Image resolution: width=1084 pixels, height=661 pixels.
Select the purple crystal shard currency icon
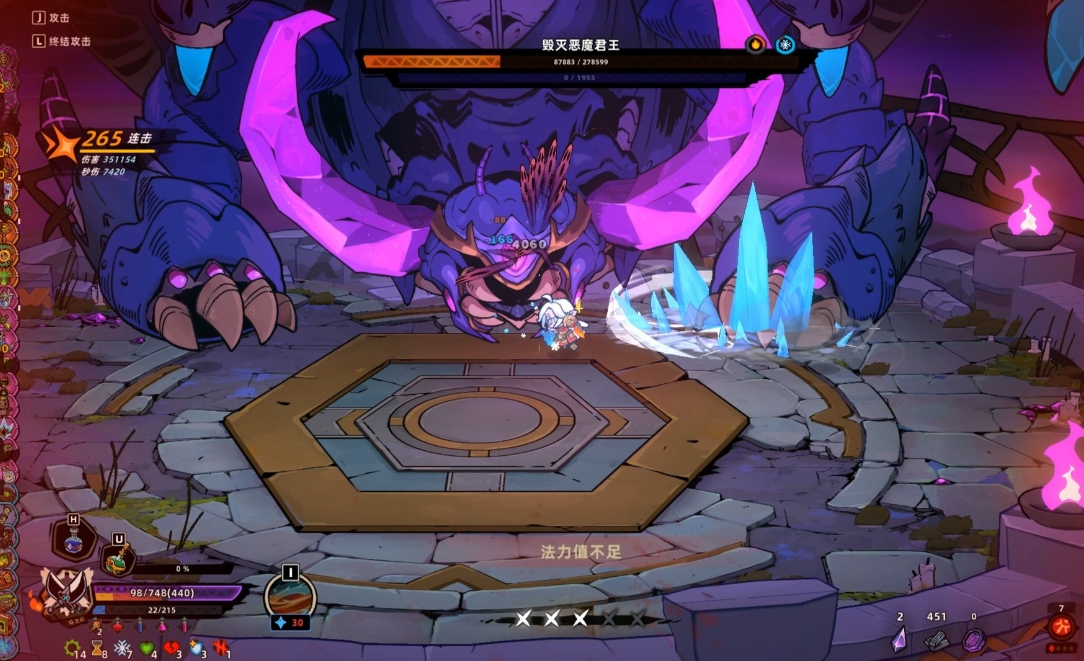click(899, 638)
